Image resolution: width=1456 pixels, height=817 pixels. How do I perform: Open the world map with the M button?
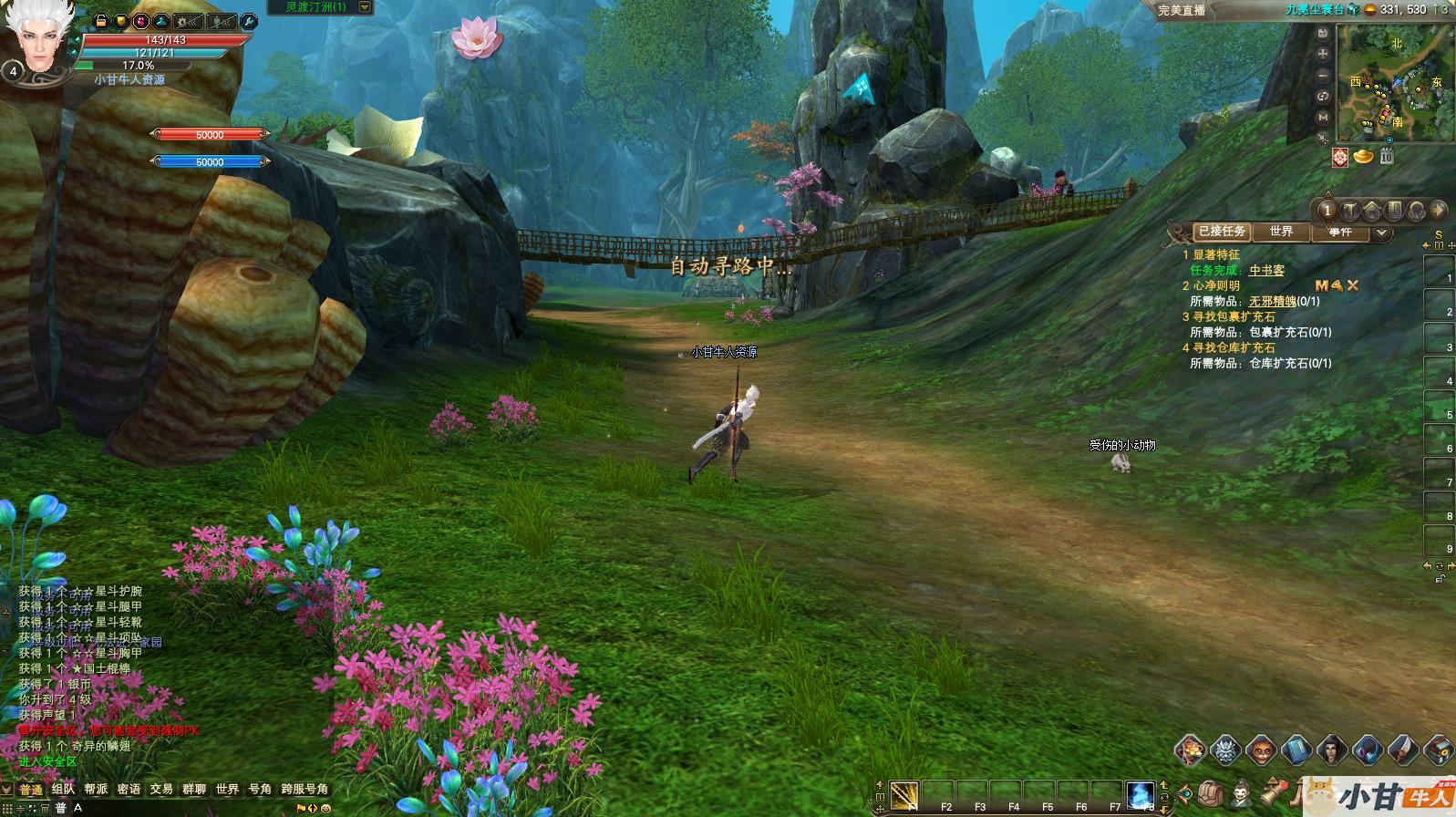click(x=1323, y=117)
